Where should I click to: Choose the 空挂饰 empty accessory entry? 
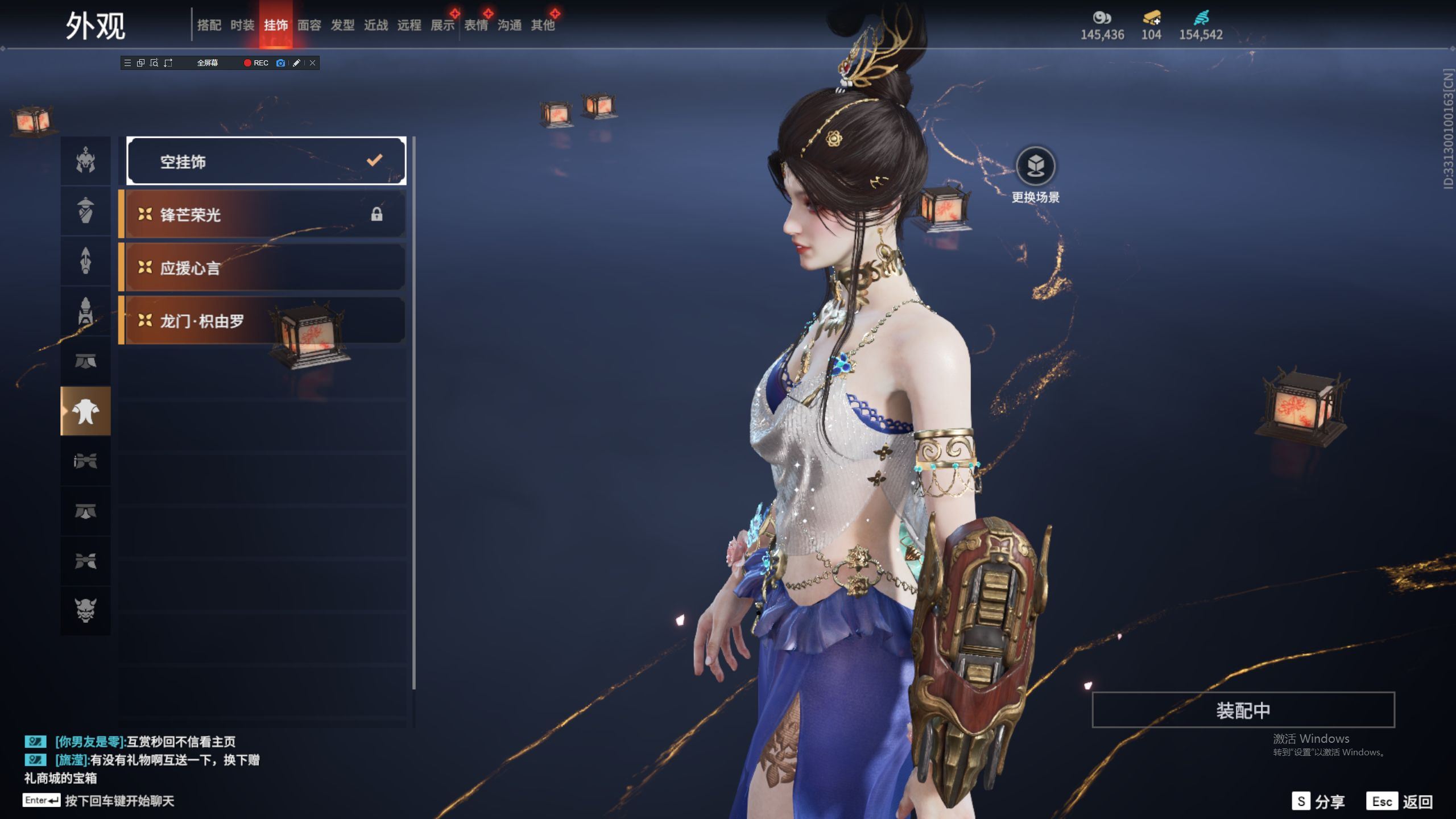click(266, 162)
